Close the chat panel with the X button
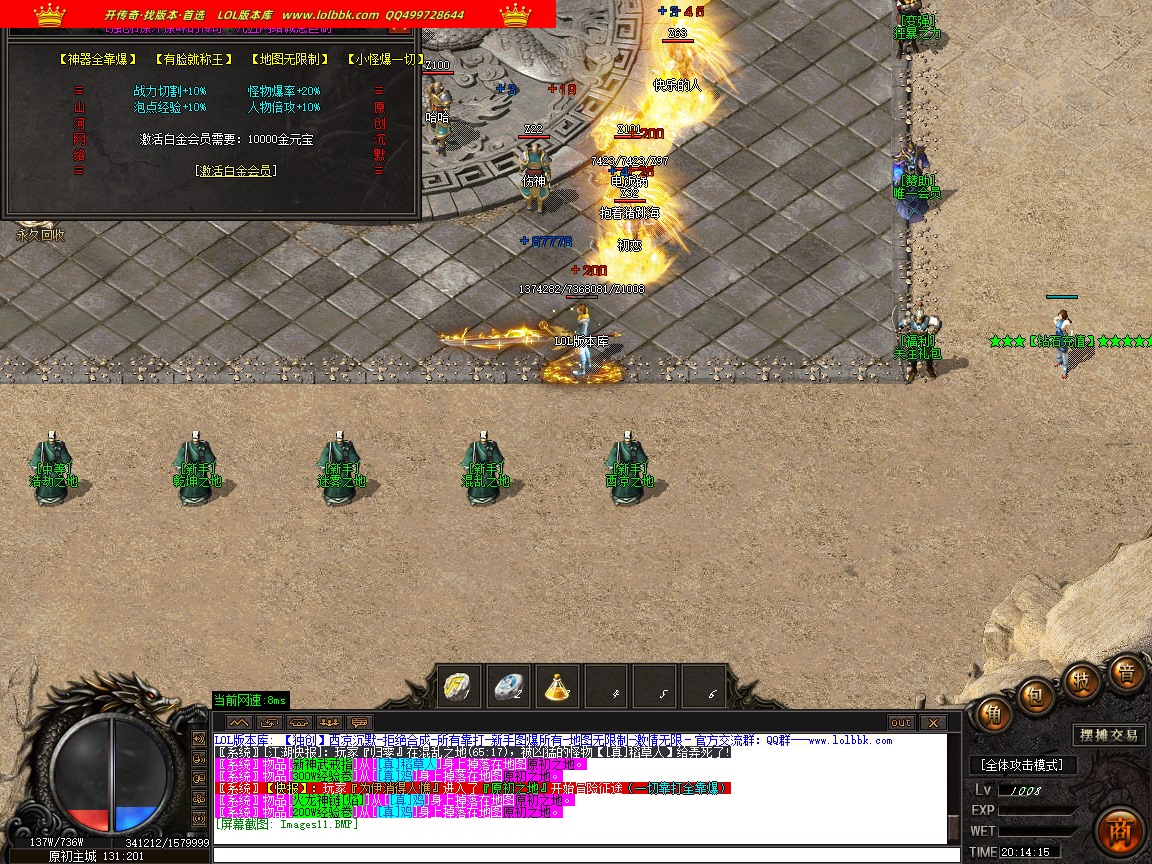 (x=932, y=723)
